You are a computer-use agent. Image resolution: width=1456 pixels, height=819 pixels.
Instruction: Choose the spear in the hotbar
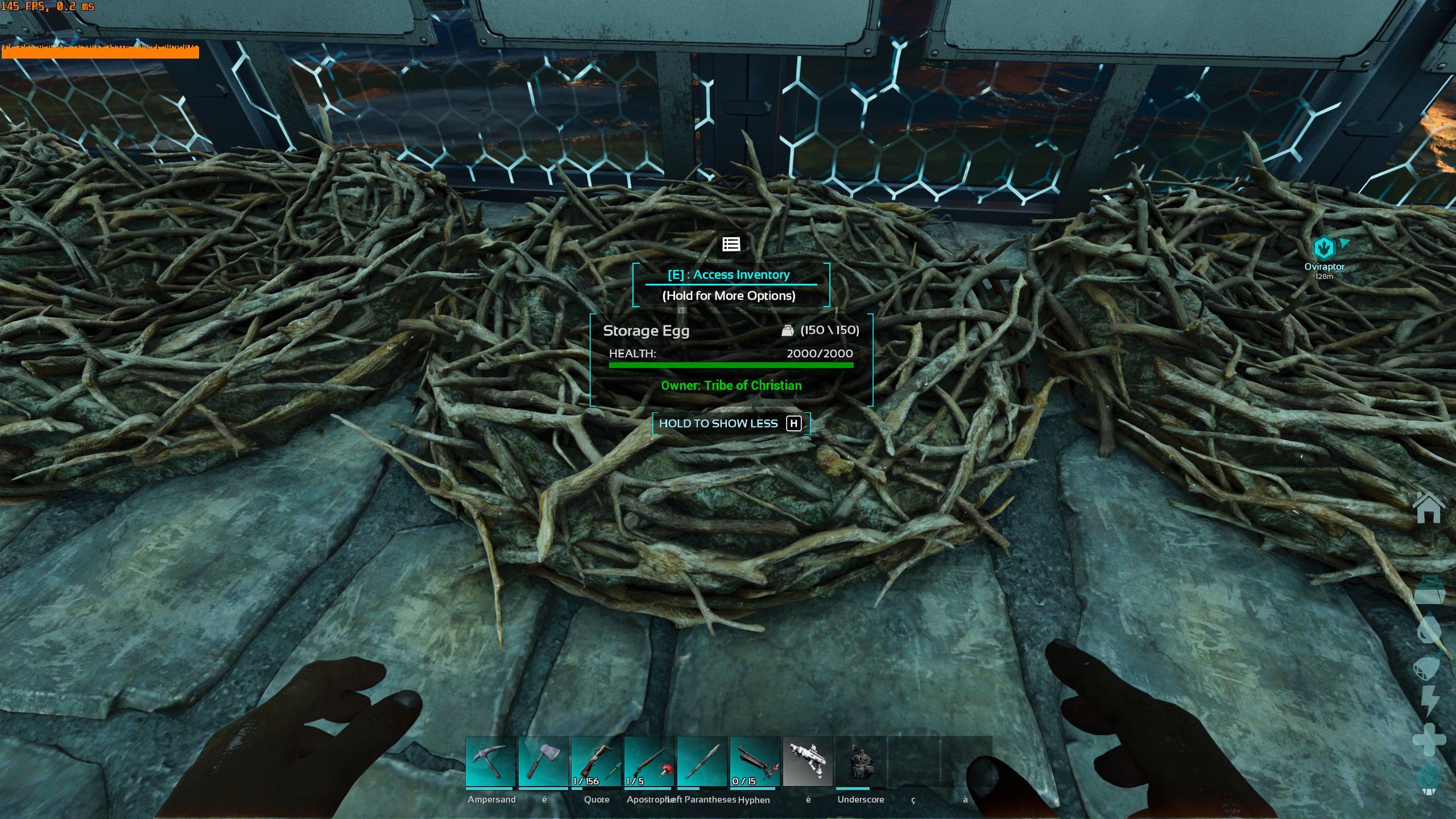[702, 762]
